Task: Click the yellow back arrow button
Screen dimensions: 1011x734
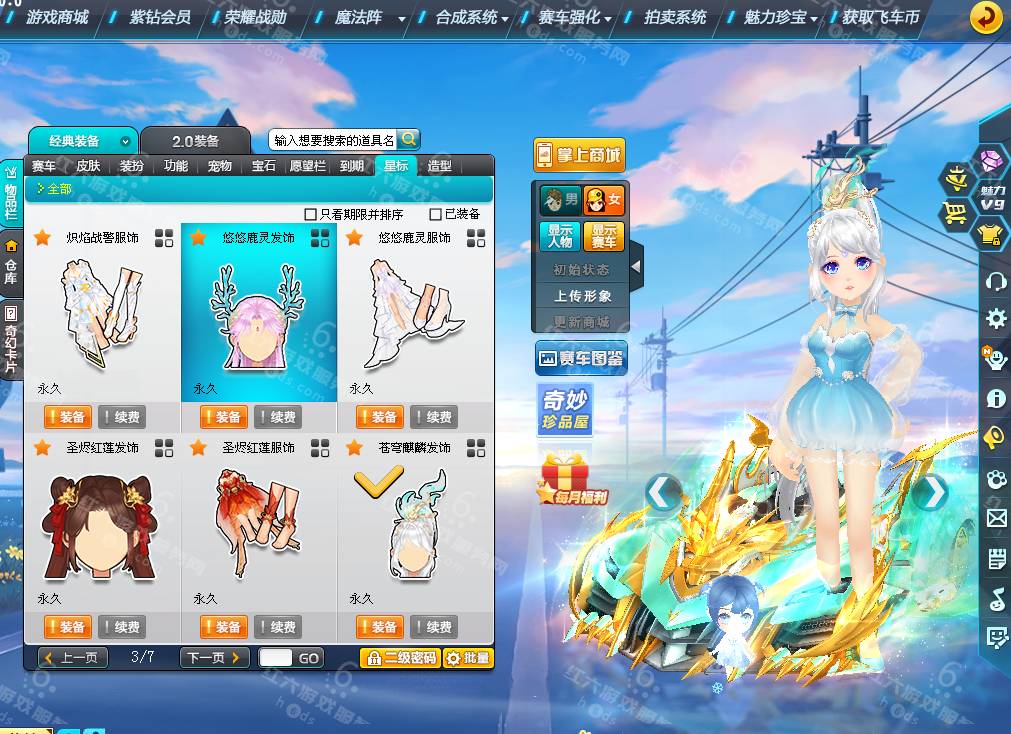Action: [986, 17]
